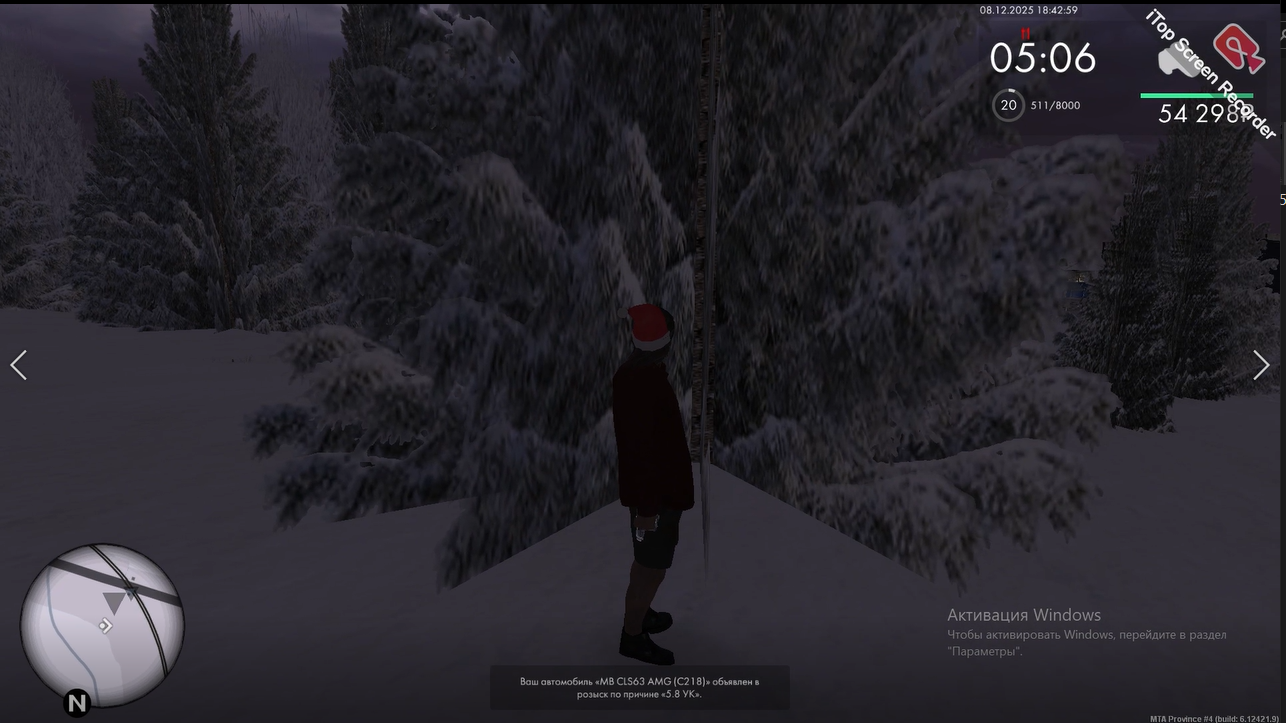Click the circular minimap
This screenshot has width=1286, height=723.
[102, 625]
